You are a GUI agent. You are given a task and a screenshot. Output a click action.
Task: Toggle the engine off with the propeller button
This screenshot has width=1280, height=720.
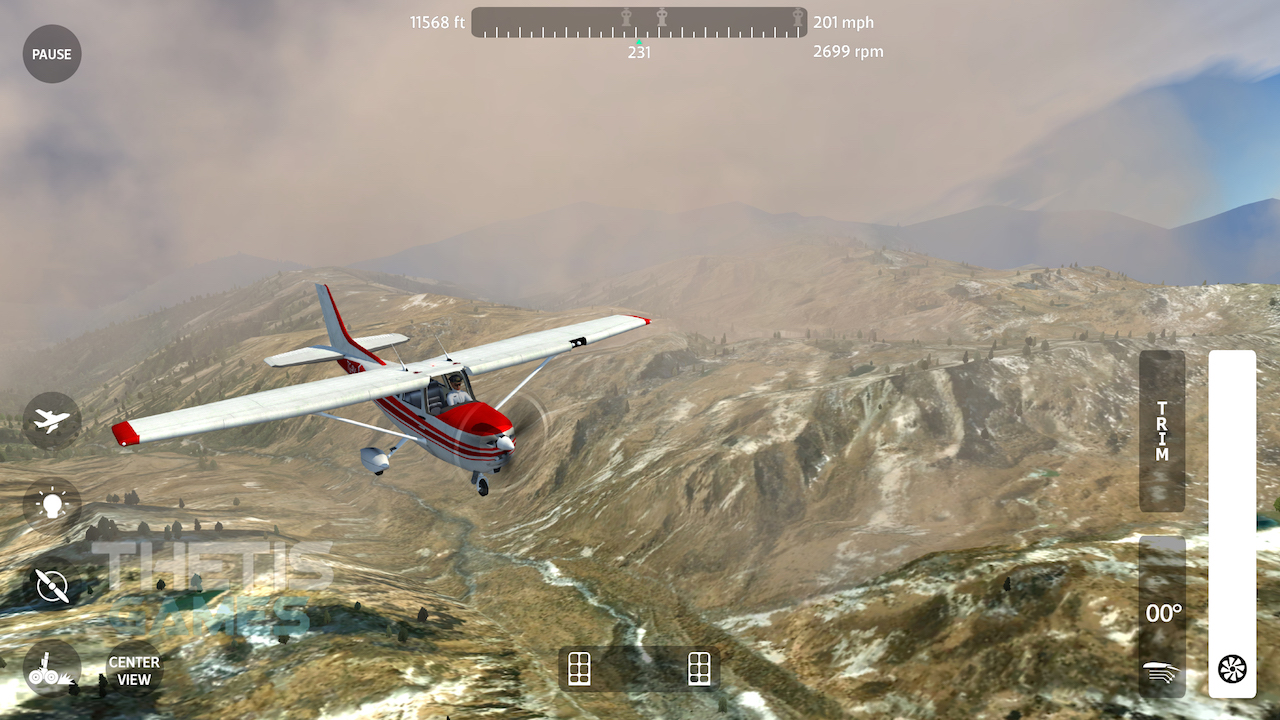(x=50, y=586)
